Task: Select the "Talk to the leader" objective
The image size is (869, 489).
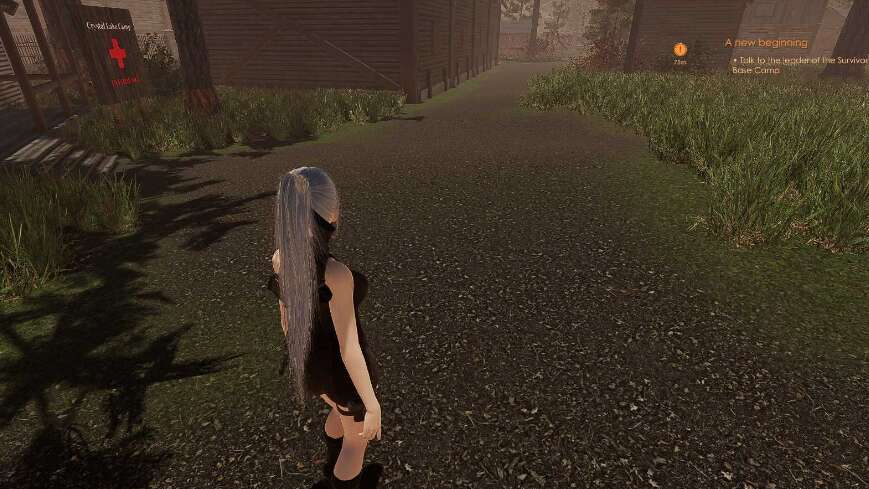Action: point(798,62)
